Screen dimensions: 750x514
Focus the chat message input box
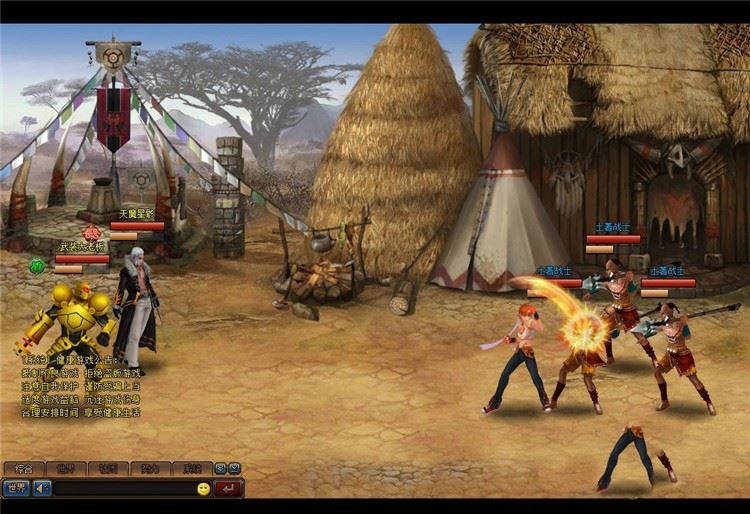coord(122,489)
